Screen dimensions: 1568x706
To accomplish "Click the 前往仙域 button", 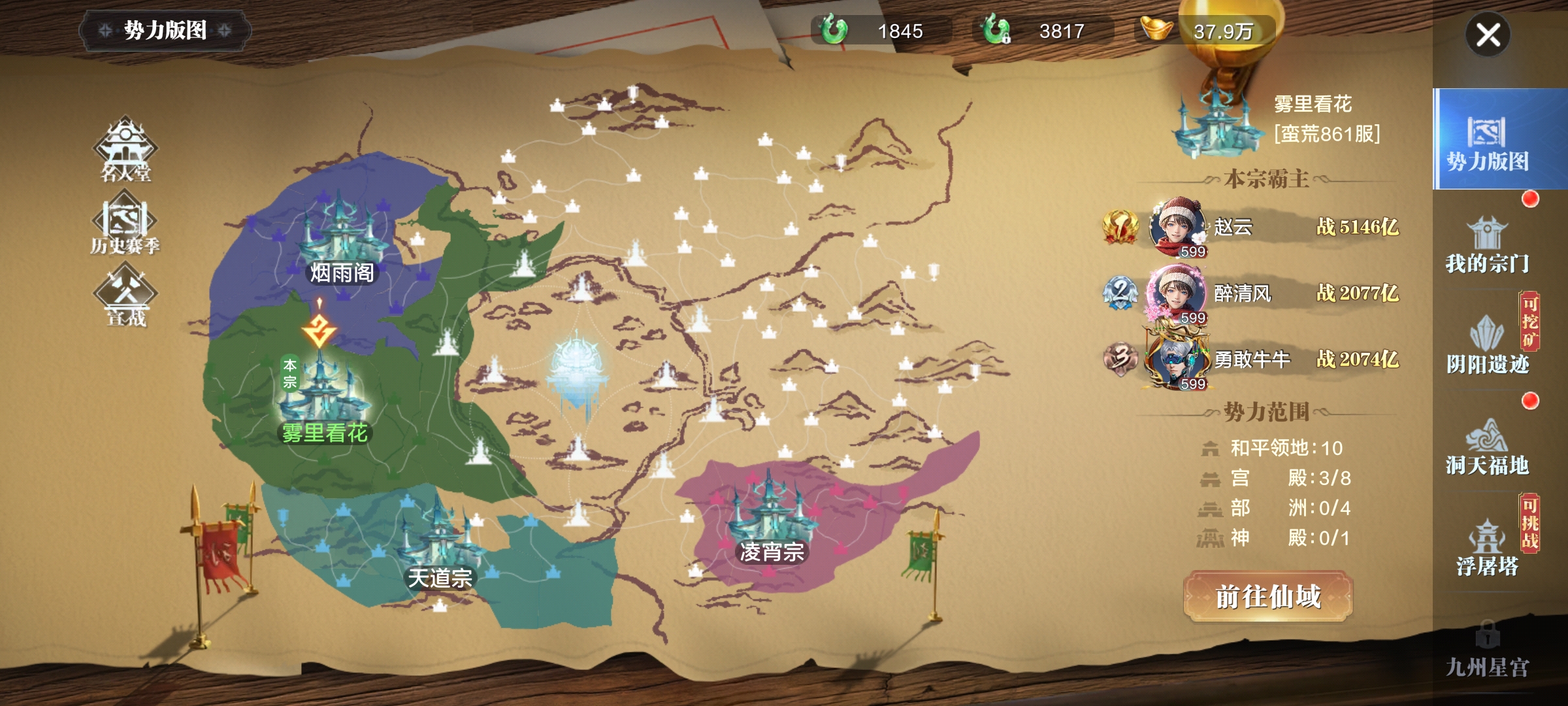I will 1267,596.
